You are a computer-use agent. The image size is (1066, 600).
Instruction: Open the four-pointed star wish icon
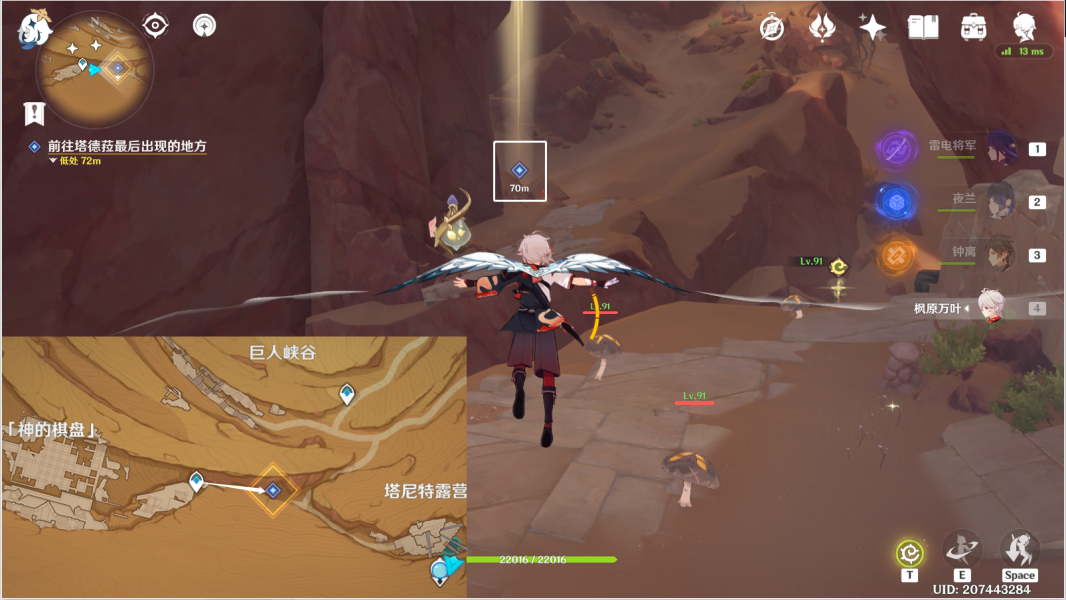[872, 27]
